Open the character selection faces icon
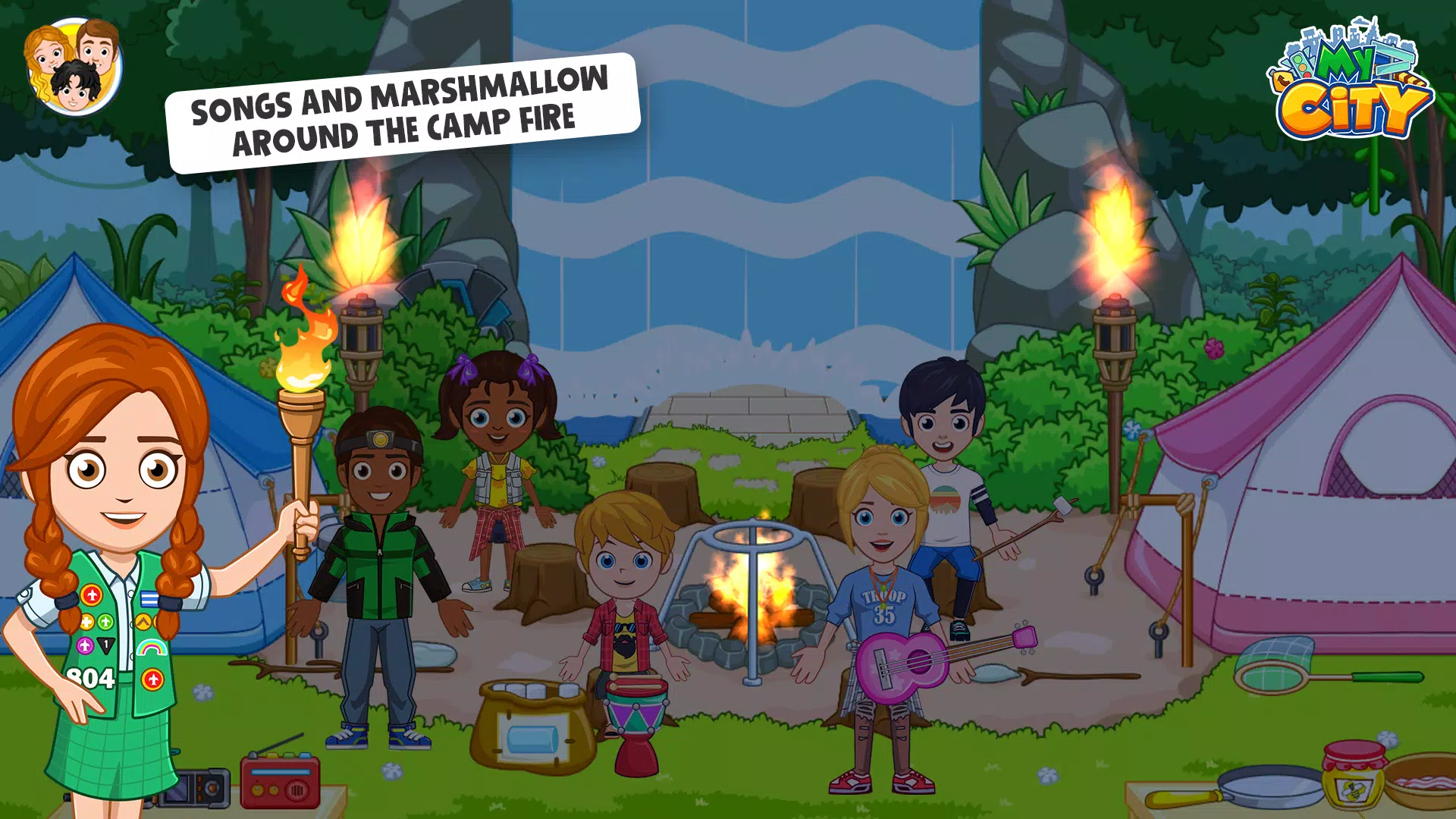1456x819 pixels. coord(74,67)
